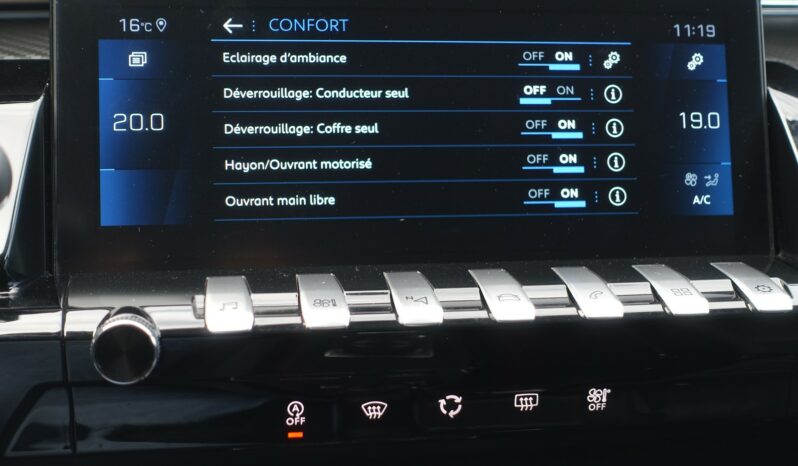The height and width of the screenshot is (466, 798).
Task: Open settings gear below the clock
Action: click(695, 63)
